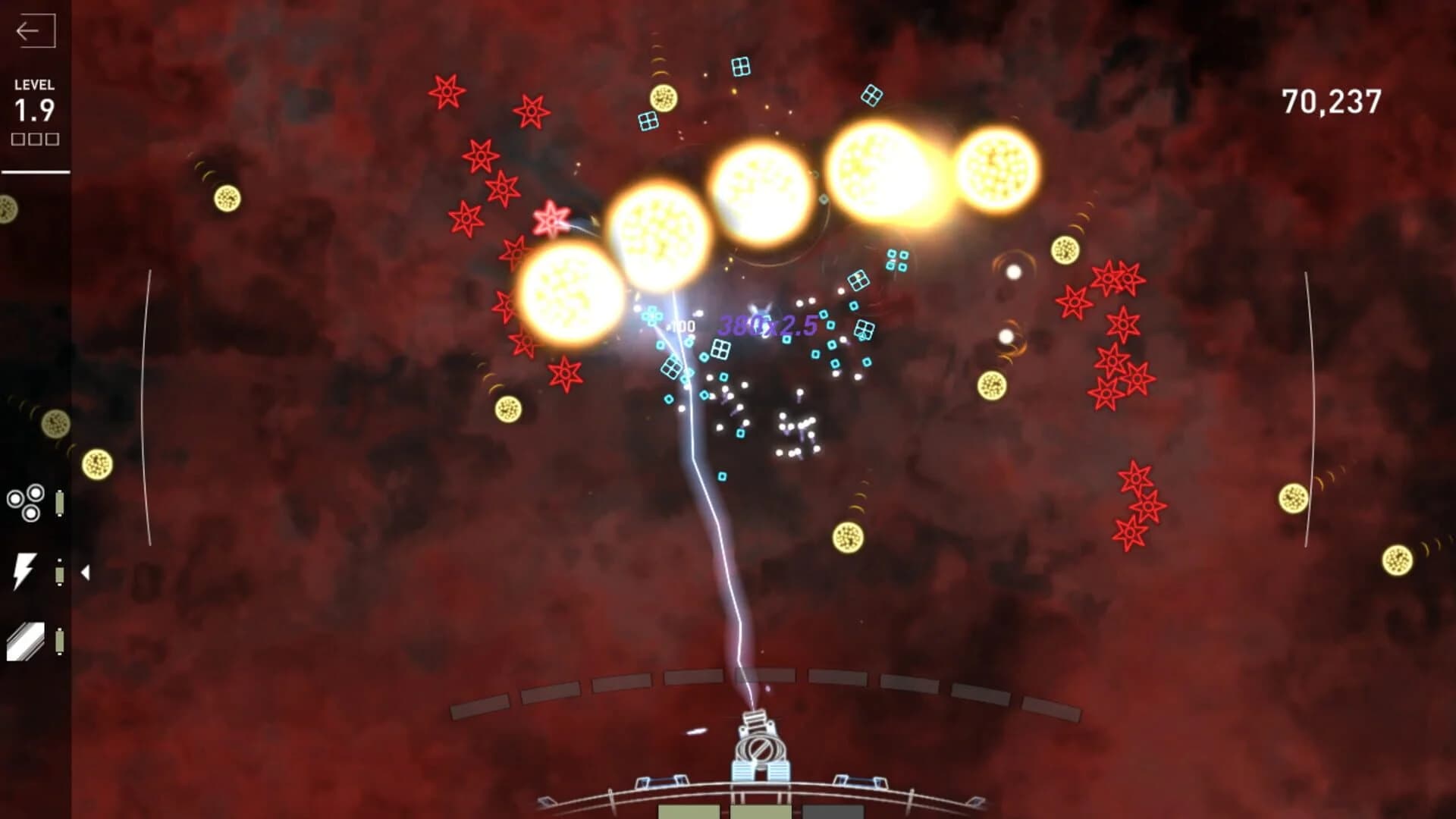Click the battery indicator beside the triple-shot weapon
The height and width of the screenshot is (819, 1456).
[59, 502]
